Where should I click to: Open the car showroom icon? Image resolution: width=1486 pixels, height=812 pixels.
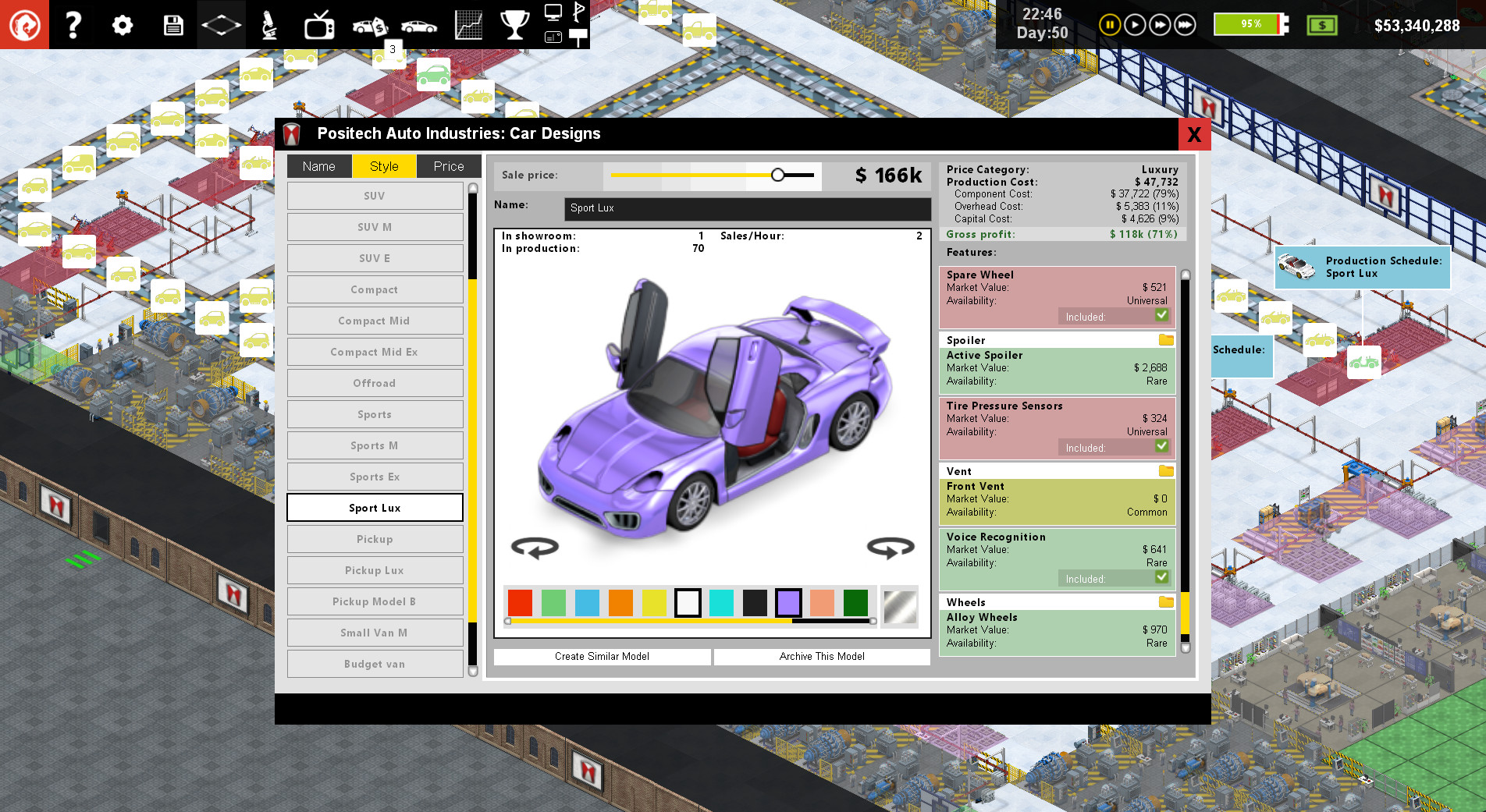click(419, 24)
